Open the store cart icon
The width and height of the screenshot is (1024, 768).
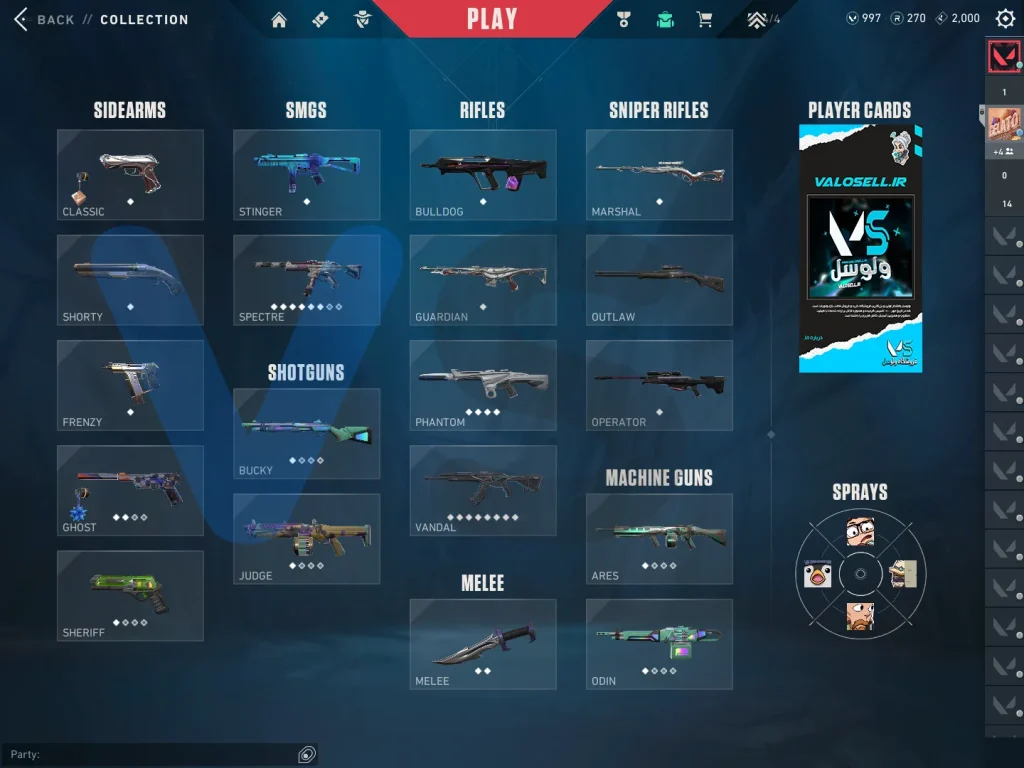click(x=704, y=20)
